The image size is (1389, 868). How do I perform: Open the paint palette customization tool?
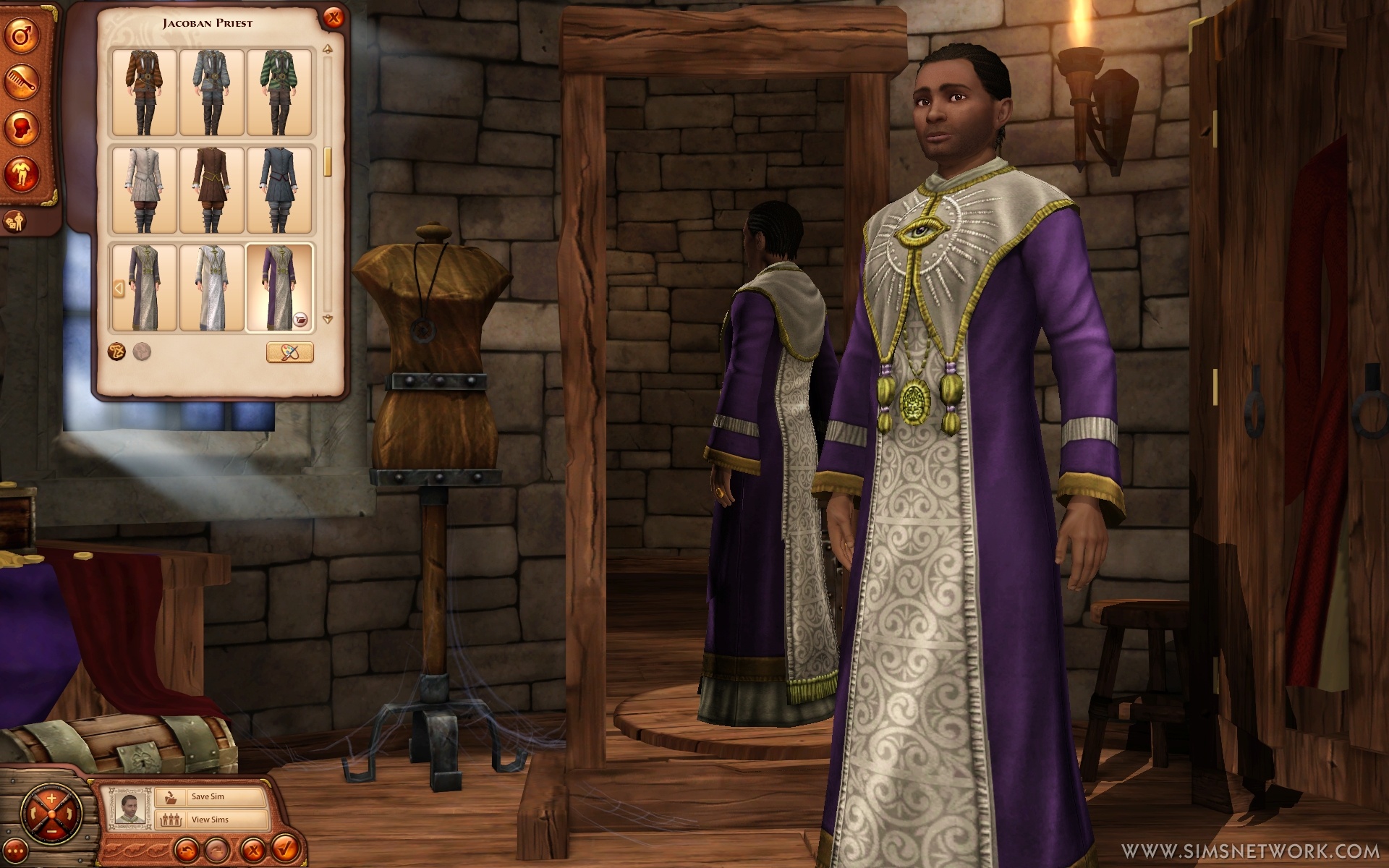click(289, 352)
